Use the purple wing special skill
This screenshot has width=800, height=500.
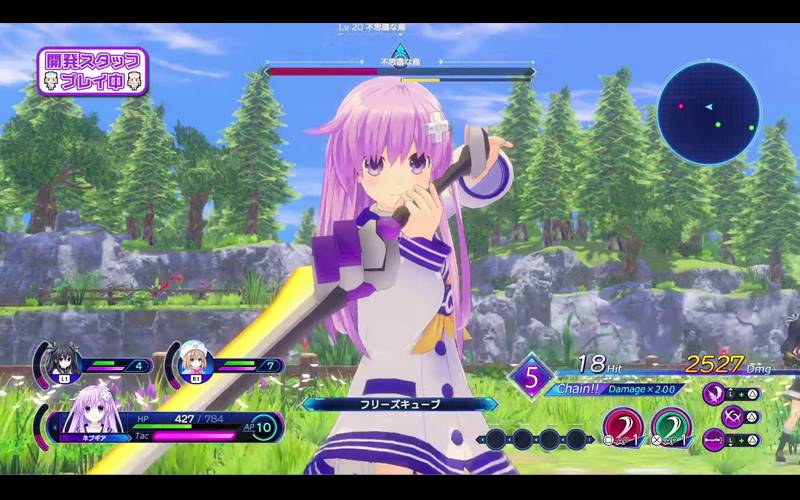(x=714, y=392)
